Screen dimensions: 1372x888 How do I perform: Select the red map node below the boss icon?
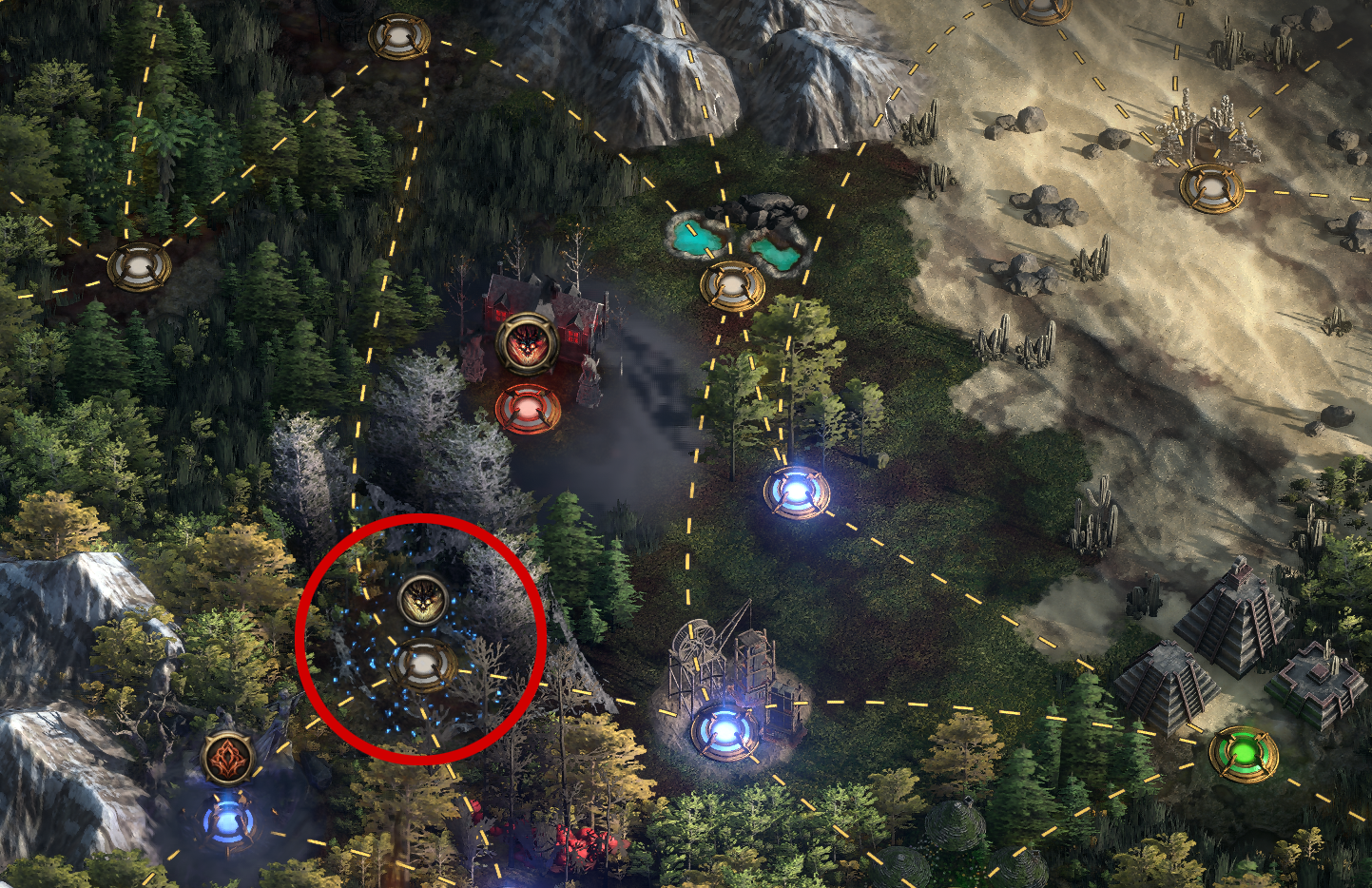(528, 410)
